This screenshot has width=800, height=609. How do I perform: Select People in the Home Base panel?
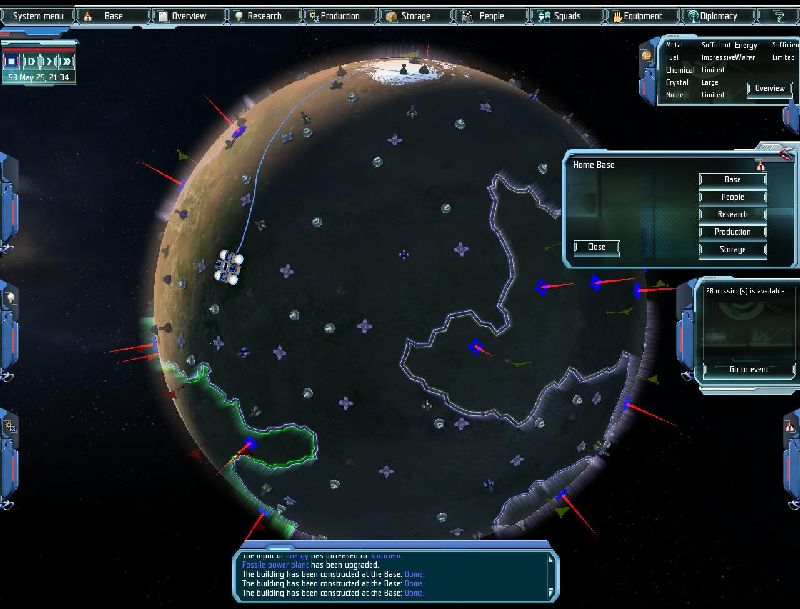[732, 197]
